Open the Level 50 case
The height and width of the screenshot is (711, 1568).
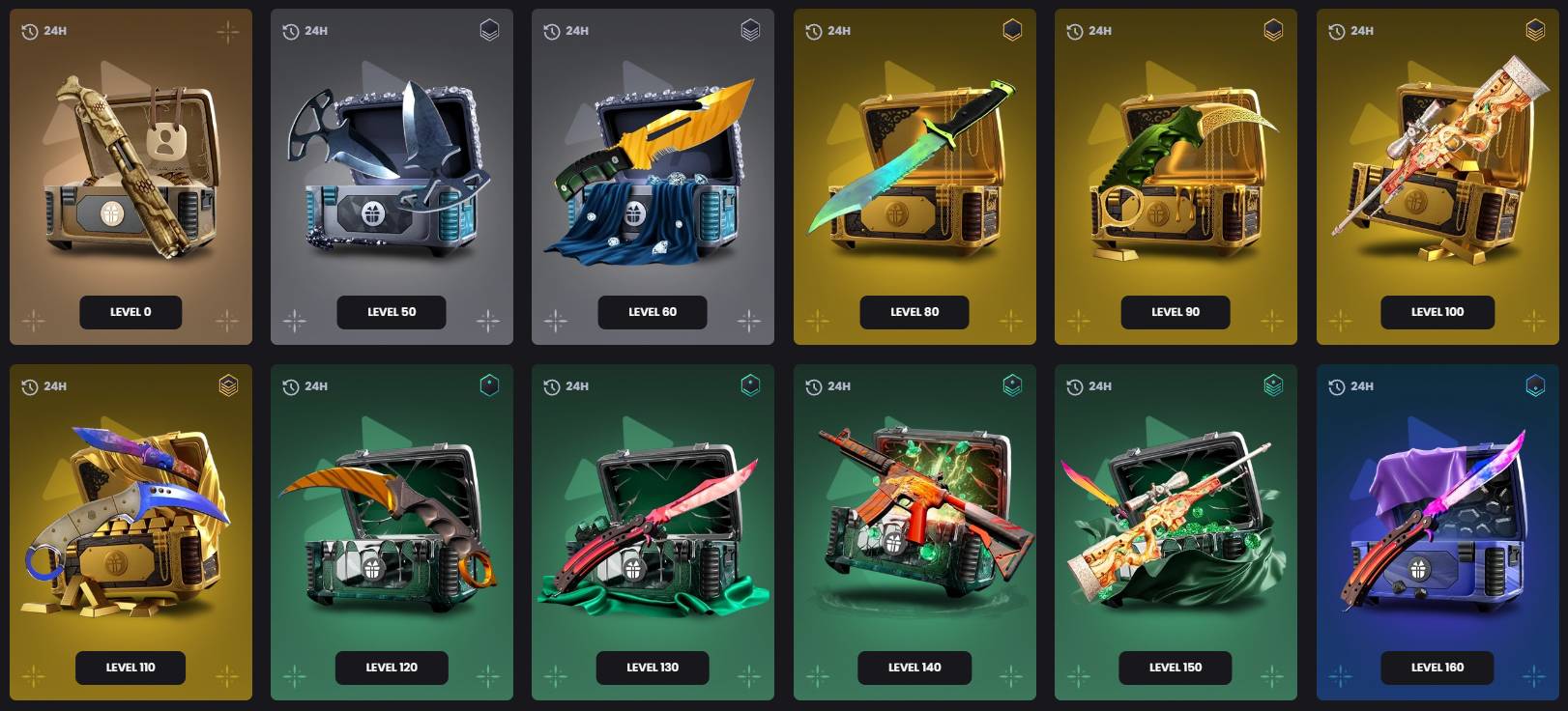pos(392,312)
